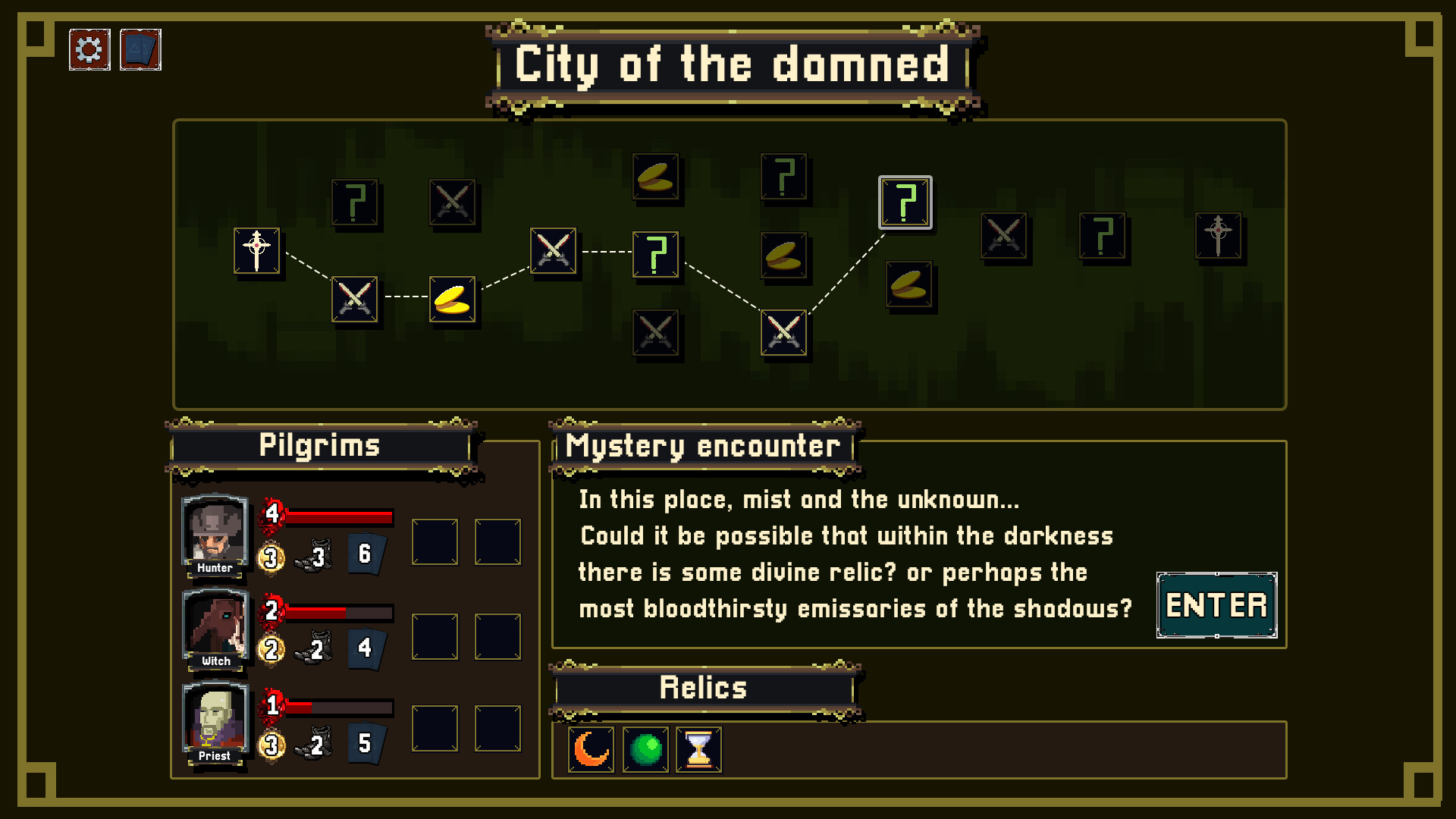1456x819 pixels.
Task: Select the crossed swords battle node below the coins
Action: click(784, 334)
